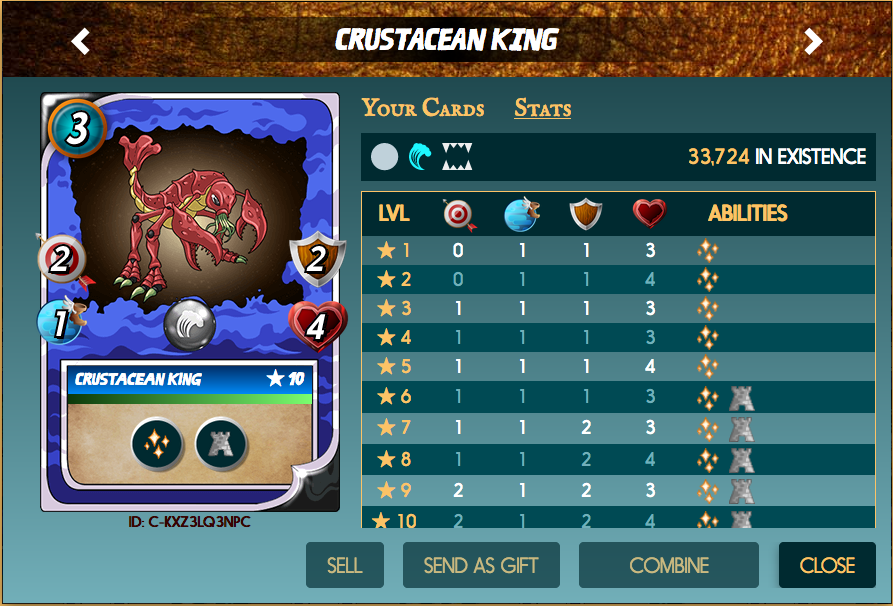Go to the previous card with left arrow
The height and width of the screenshot is (606, 893).
point(81,41)
